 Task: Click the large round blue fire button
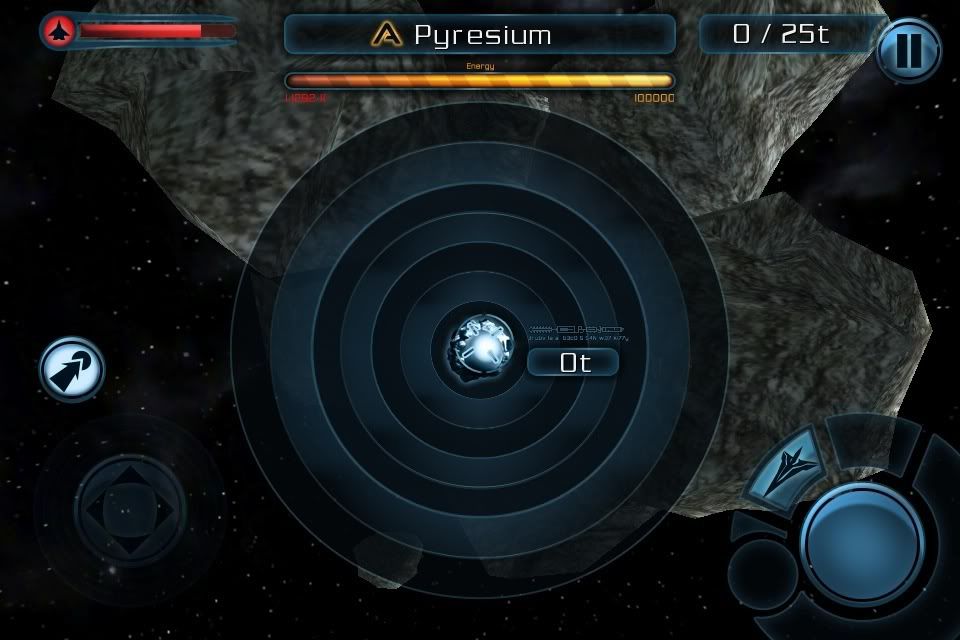pyautogui.click(x=861, y=543)
